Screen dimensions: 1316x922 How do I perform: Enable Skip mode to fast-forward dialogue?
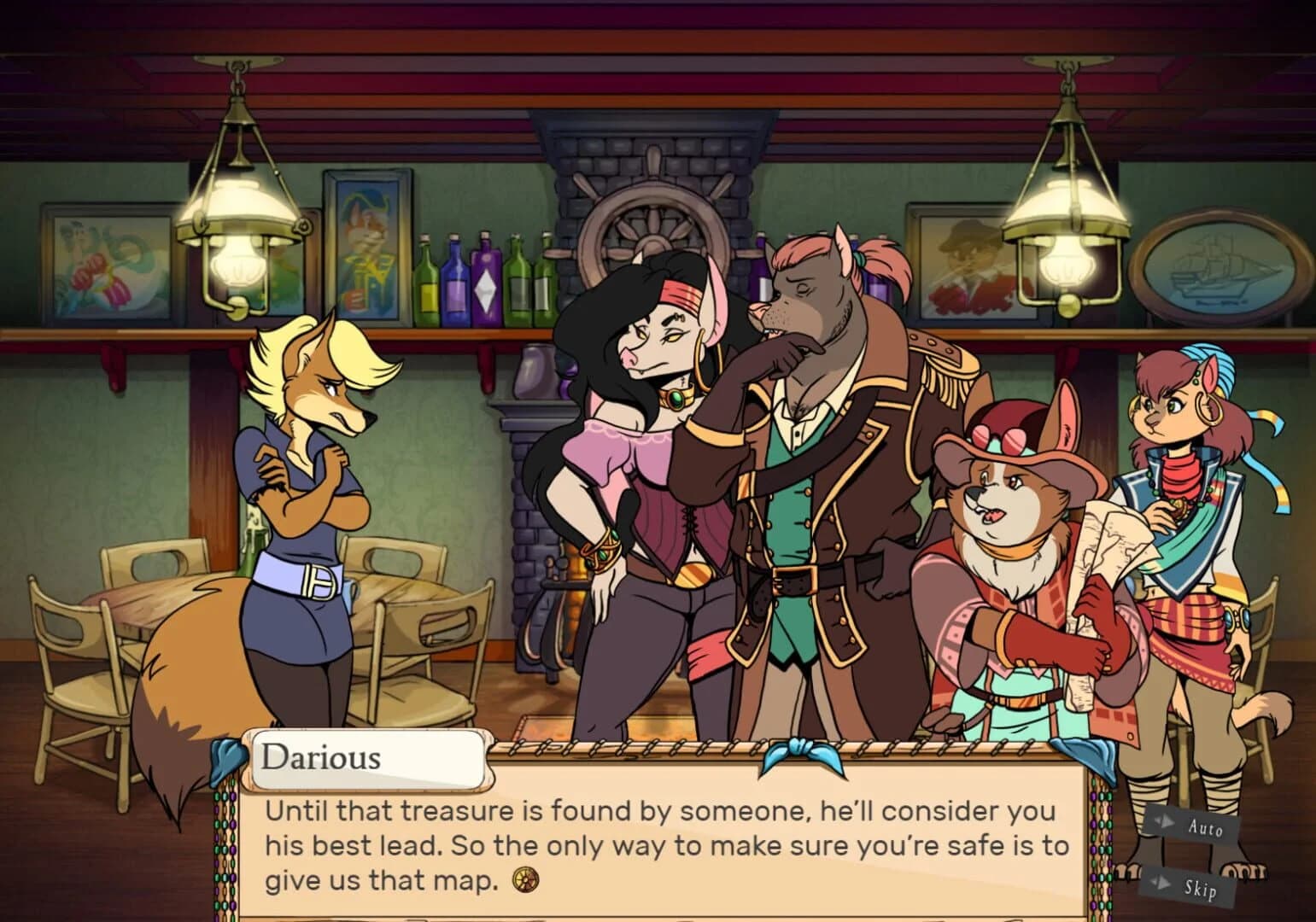pyautogui.click(x=1200, y=888)
